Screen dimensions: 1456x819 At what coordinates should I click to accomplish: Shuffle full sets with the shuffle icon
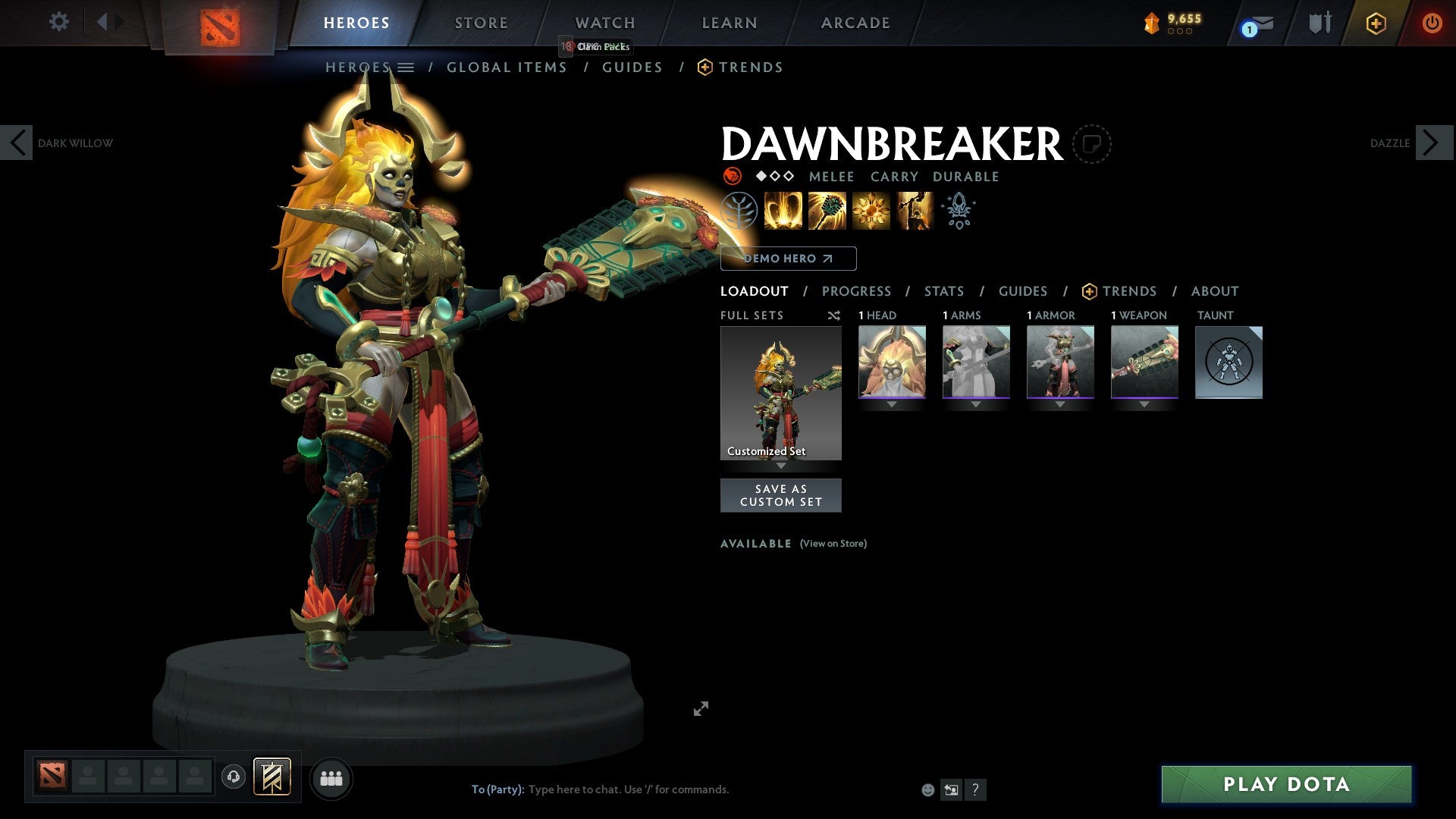[x=834, y=315]
